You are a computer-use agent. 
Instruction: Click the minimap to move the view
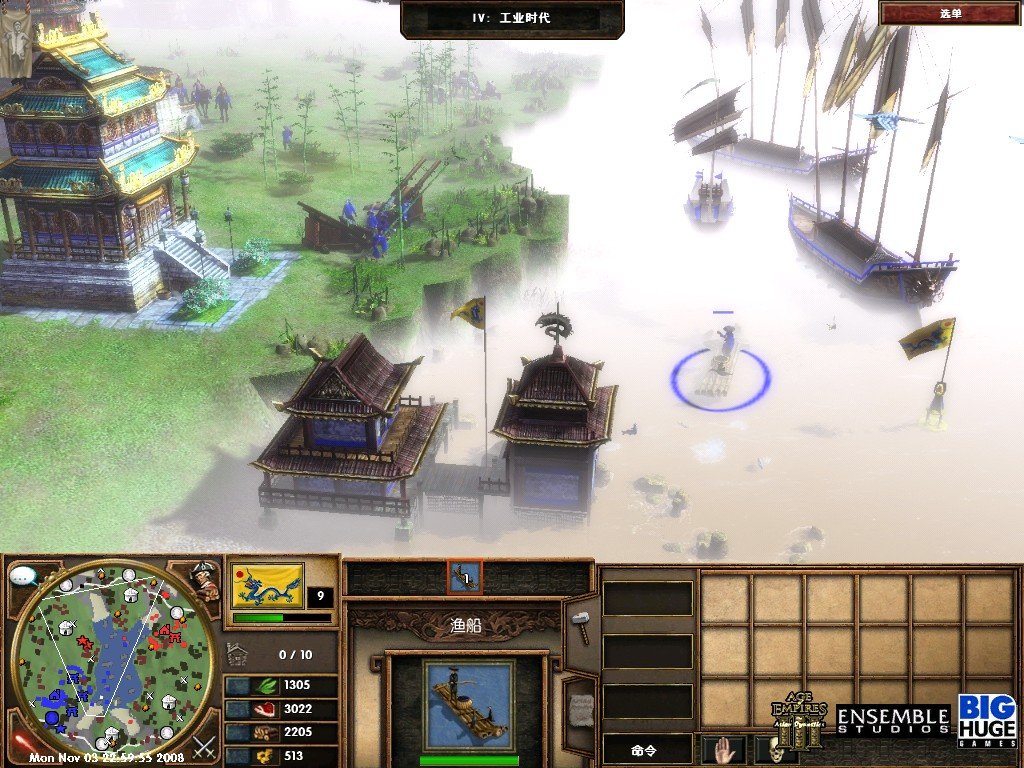click(112, 660)
